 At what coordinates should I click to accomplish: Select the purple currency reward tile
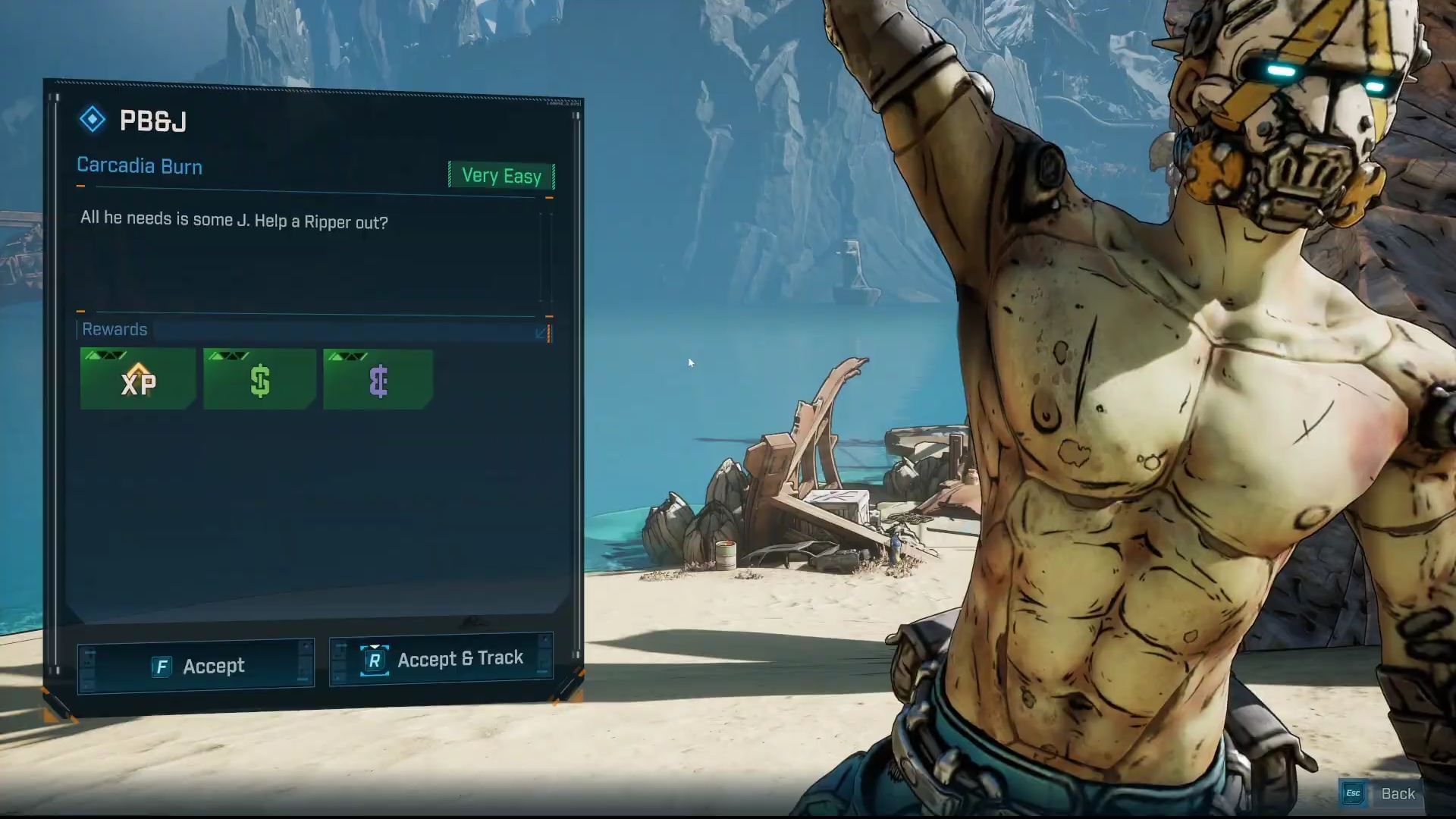point(378,379)
